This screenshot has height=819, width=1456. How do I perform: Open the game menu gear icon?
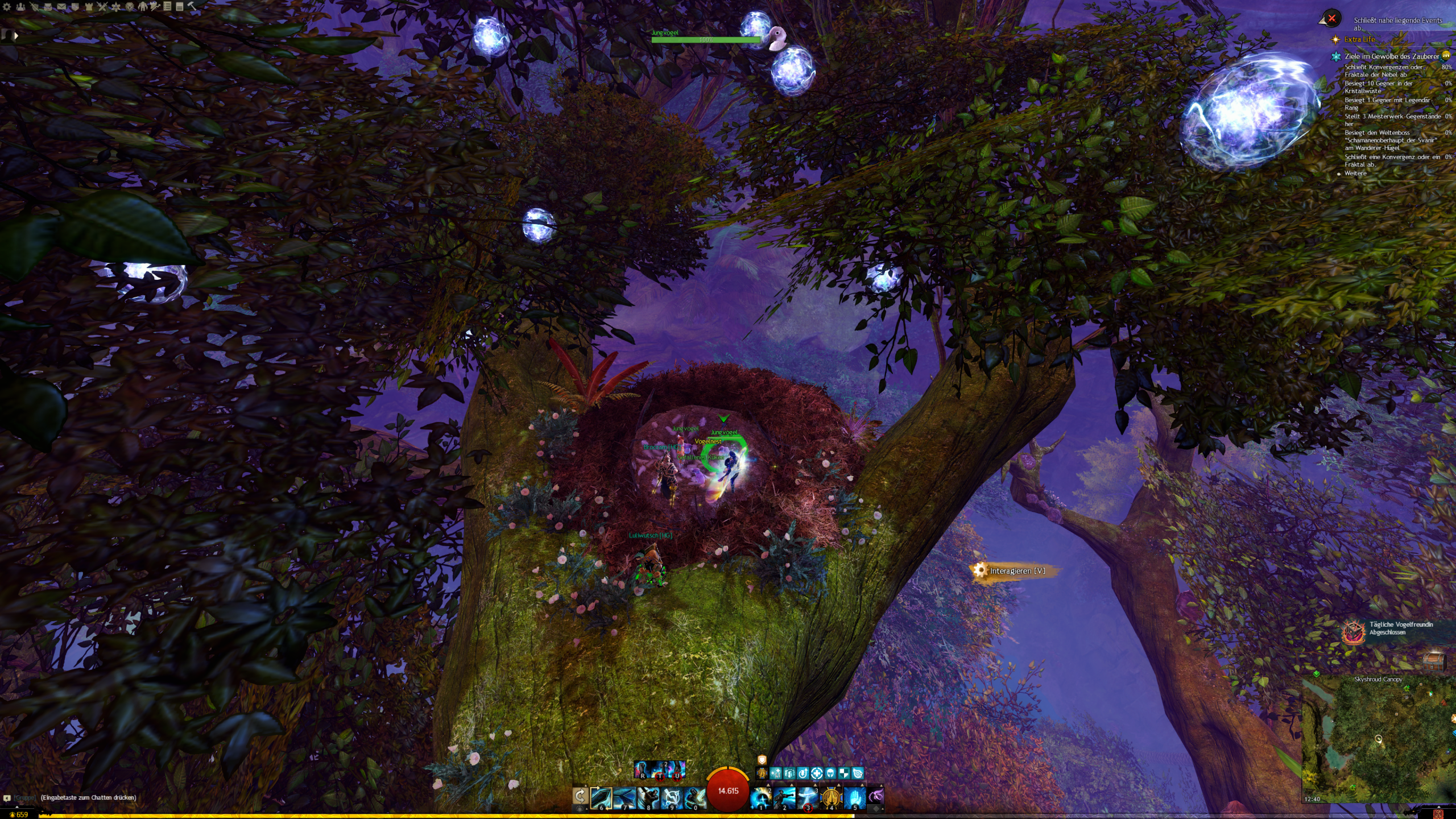[7, 7]
